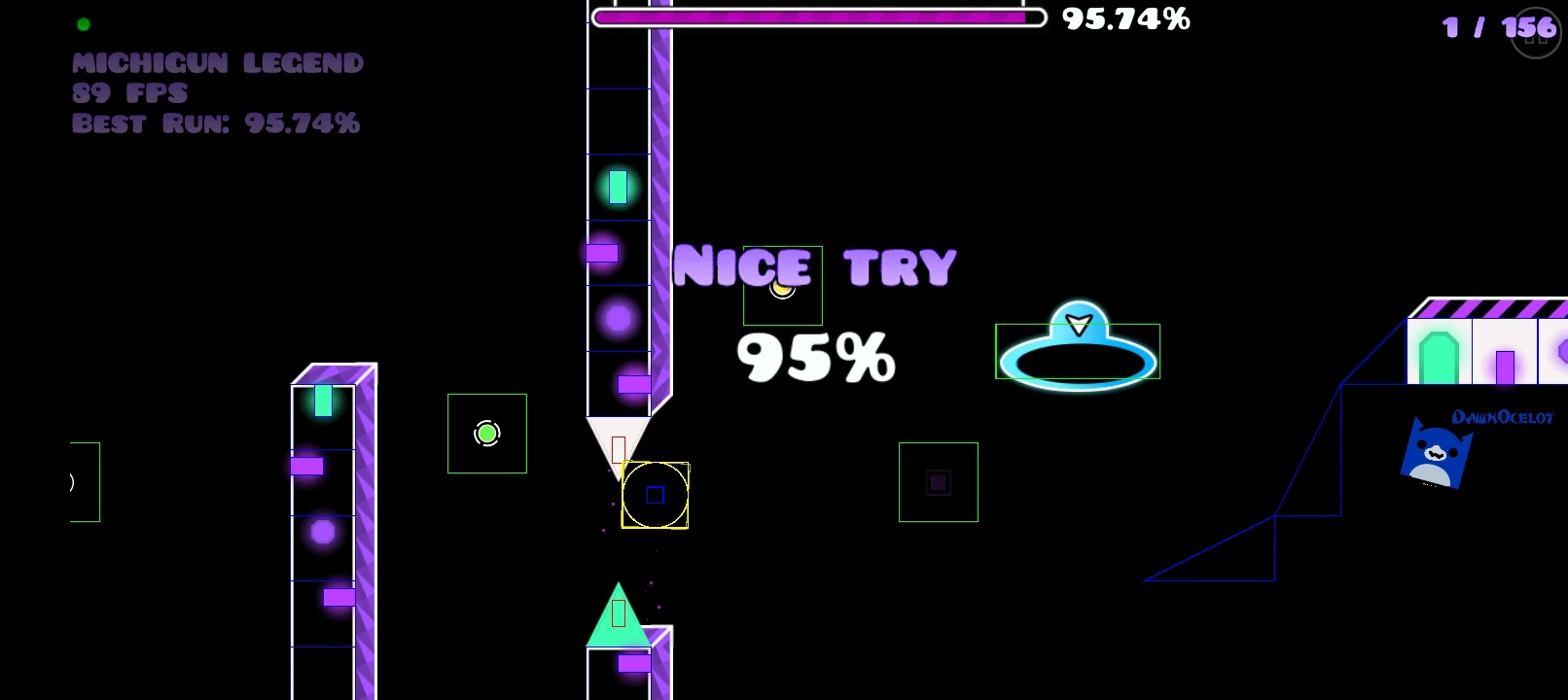Click the hexagonal purple orb on the pillar
Viewport: 1568px width, 700px height.
tap(321, 531)
